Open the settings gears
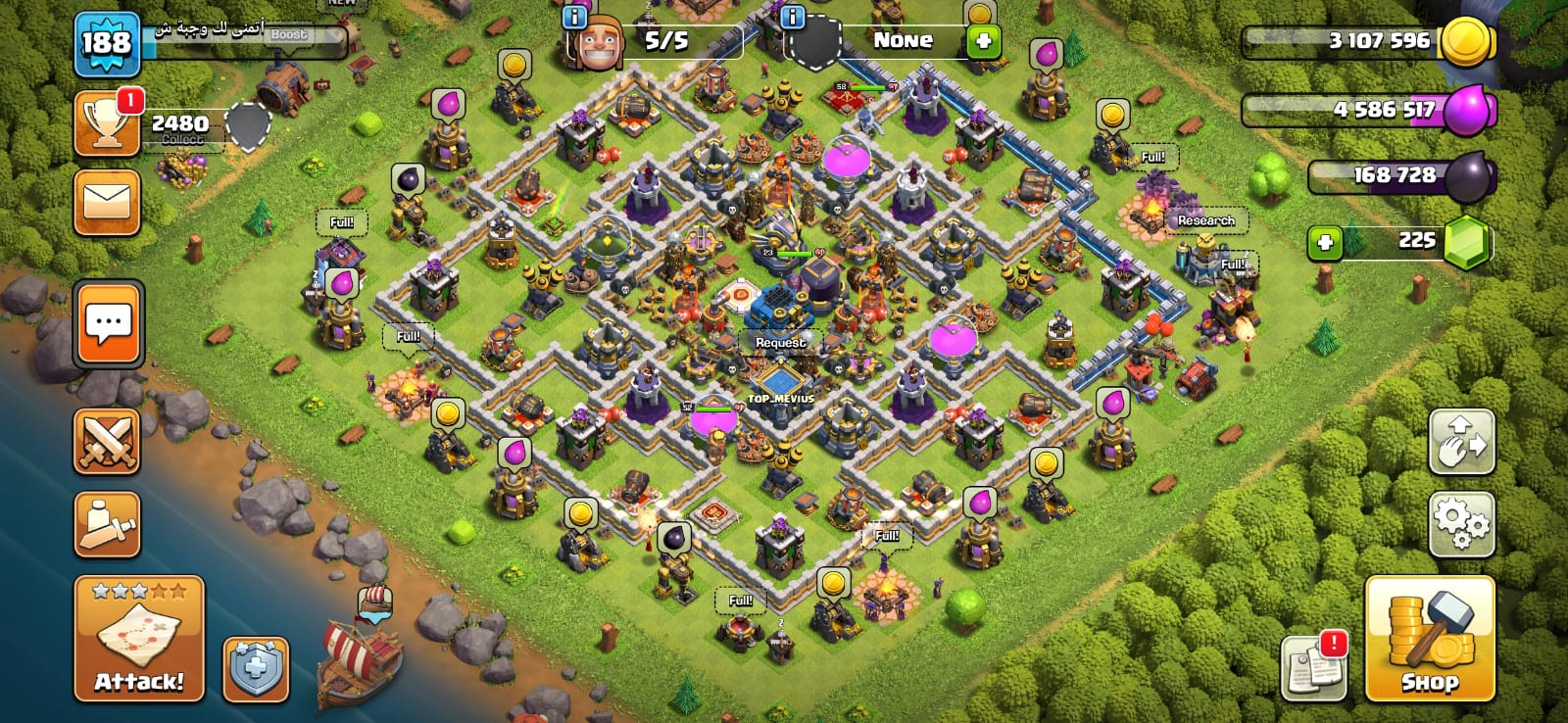1568x723 pixels. [x=1462, y=524]
